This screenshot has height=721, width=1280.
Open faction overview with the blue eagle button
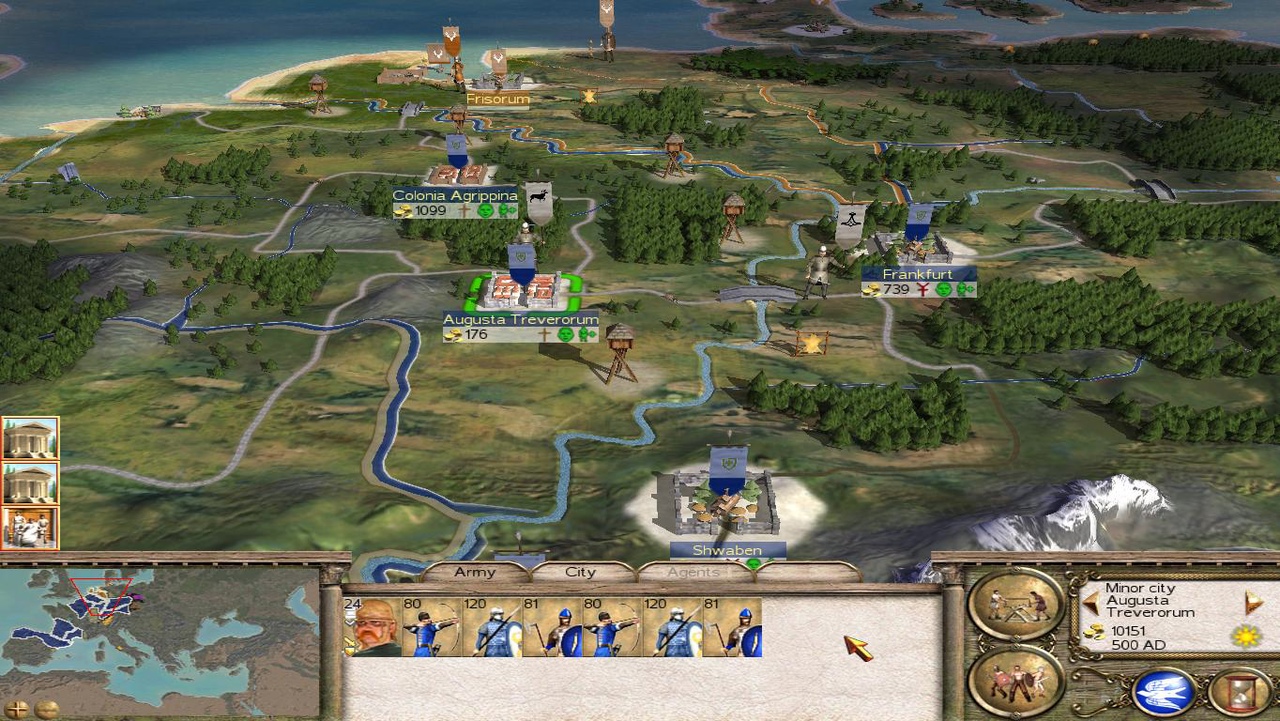click(x=1164, y=692)
